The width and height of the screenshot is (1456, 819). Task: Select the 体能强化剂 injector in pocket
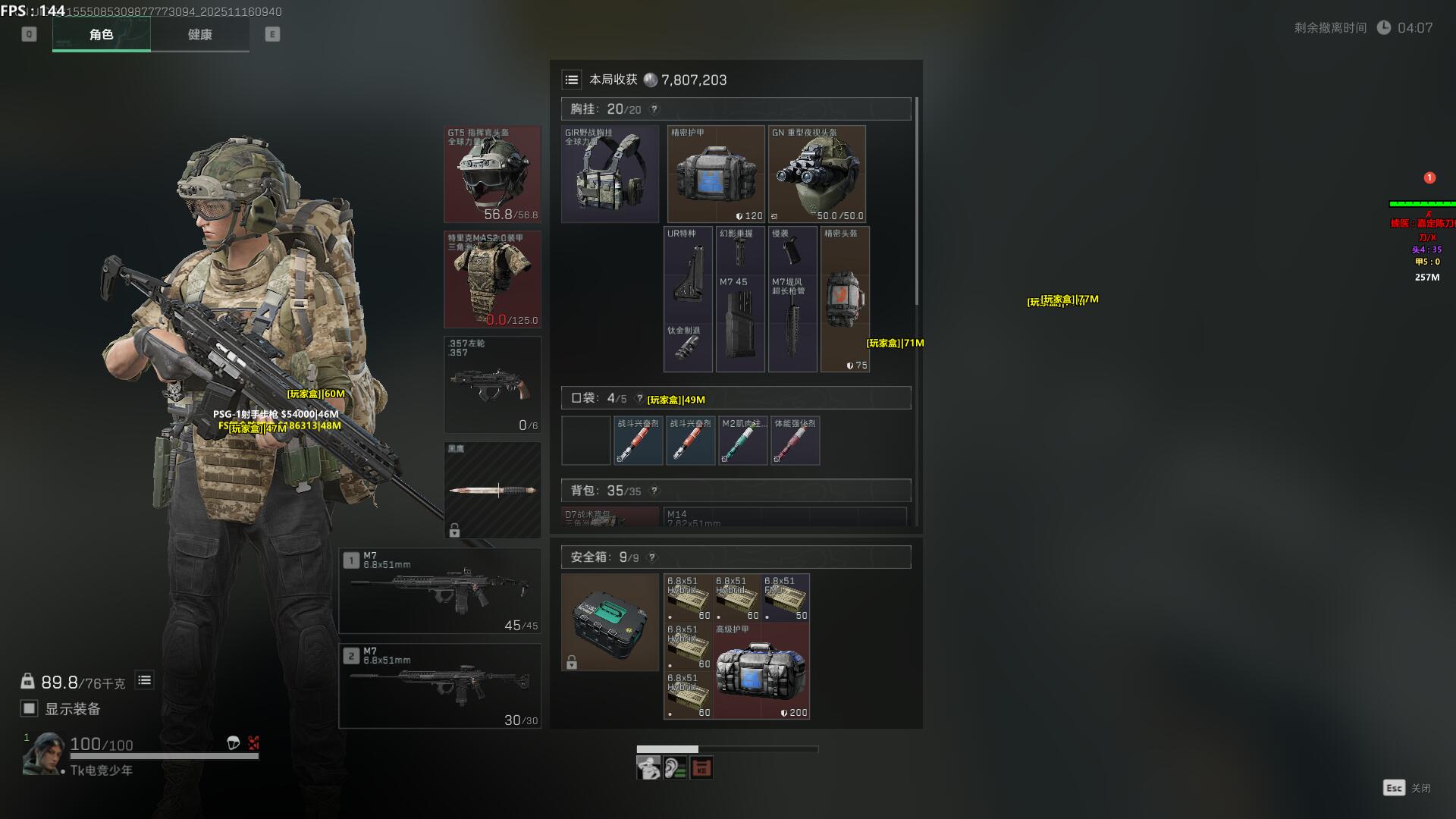pyautogui.click(x=795, y=441)
